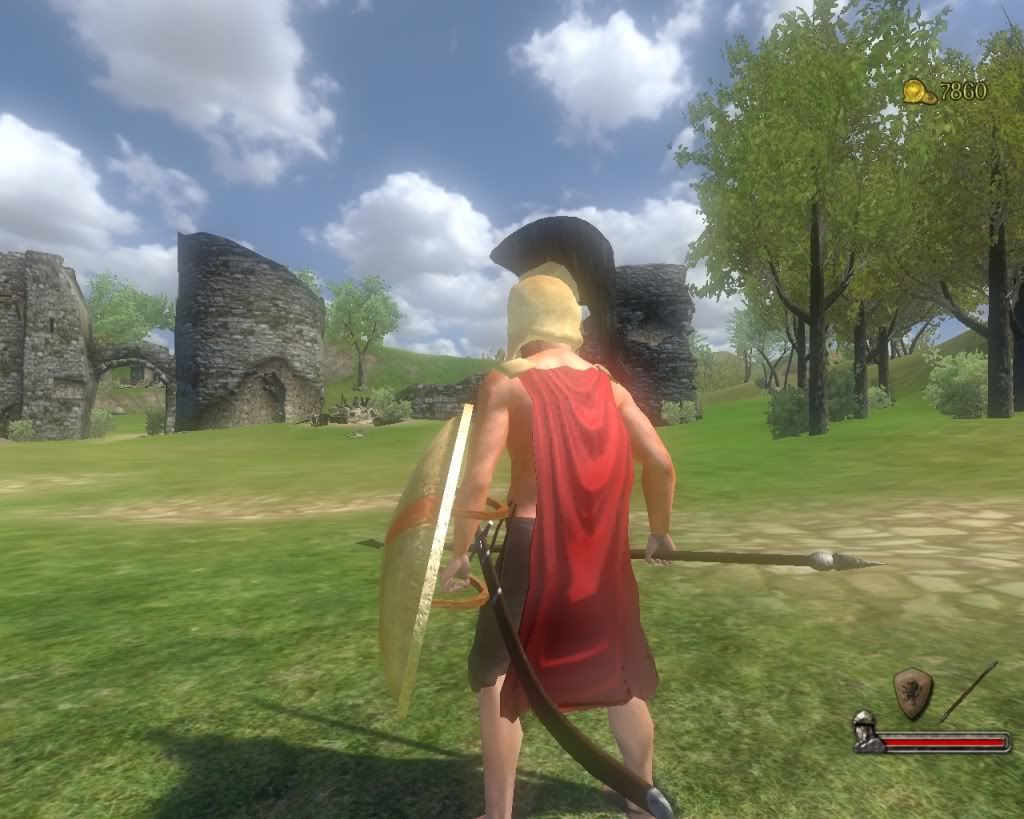
Task: Click the gold coins pile icon
Action: (919, 92)
